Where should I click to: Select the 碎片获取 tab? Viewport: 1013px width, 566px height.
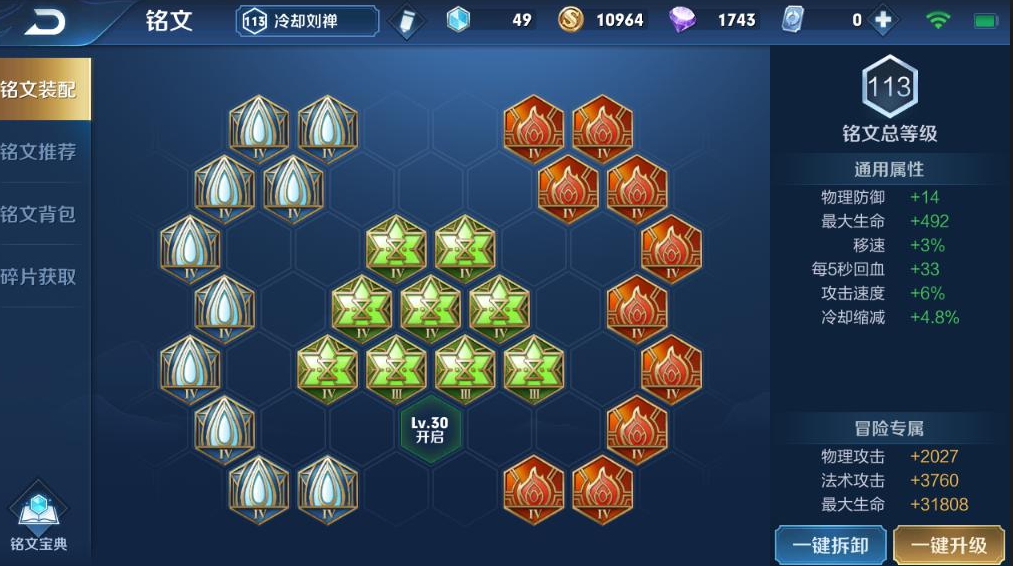click(x=40, y=276)
